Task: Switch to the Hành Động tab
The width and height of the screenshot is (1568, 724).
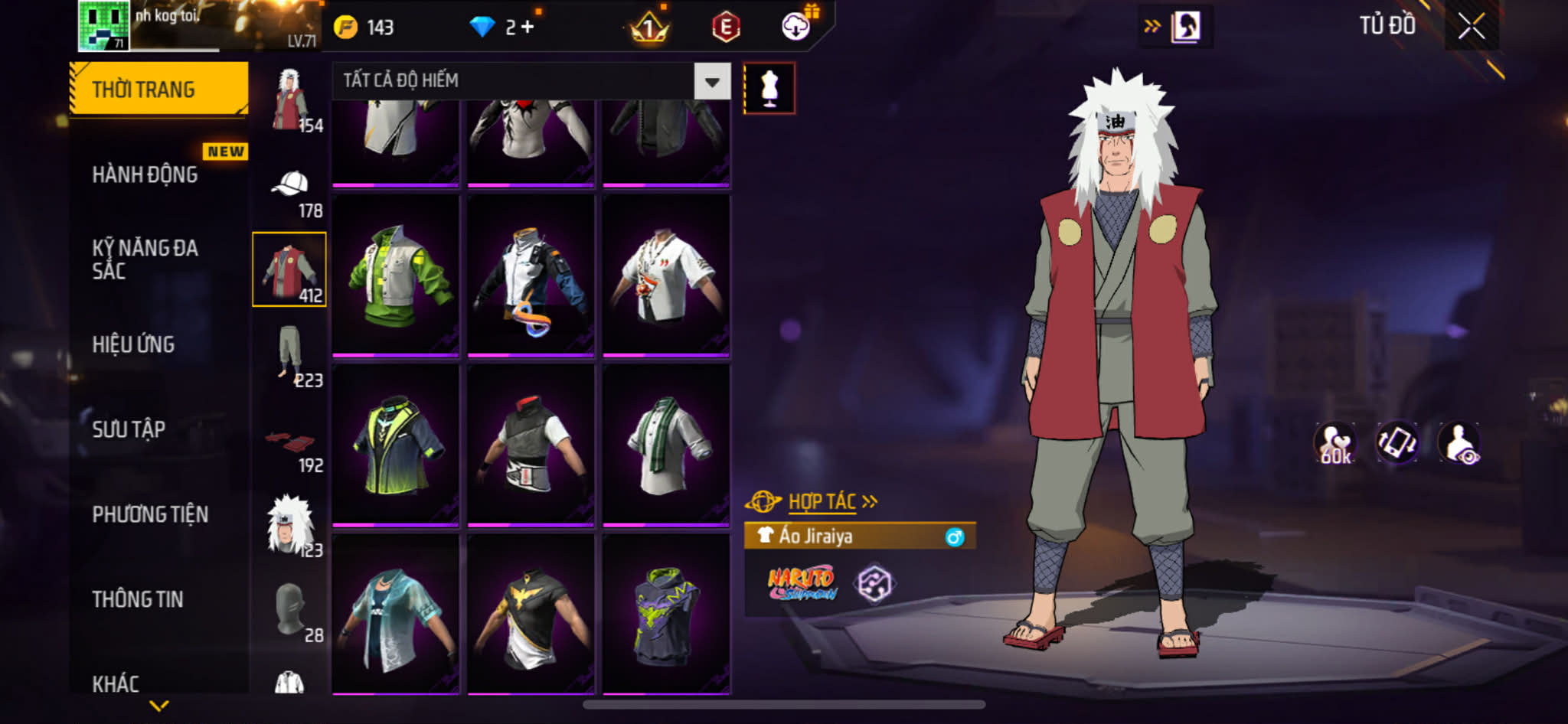Action: pyautogui.click(x=145, y=174)
